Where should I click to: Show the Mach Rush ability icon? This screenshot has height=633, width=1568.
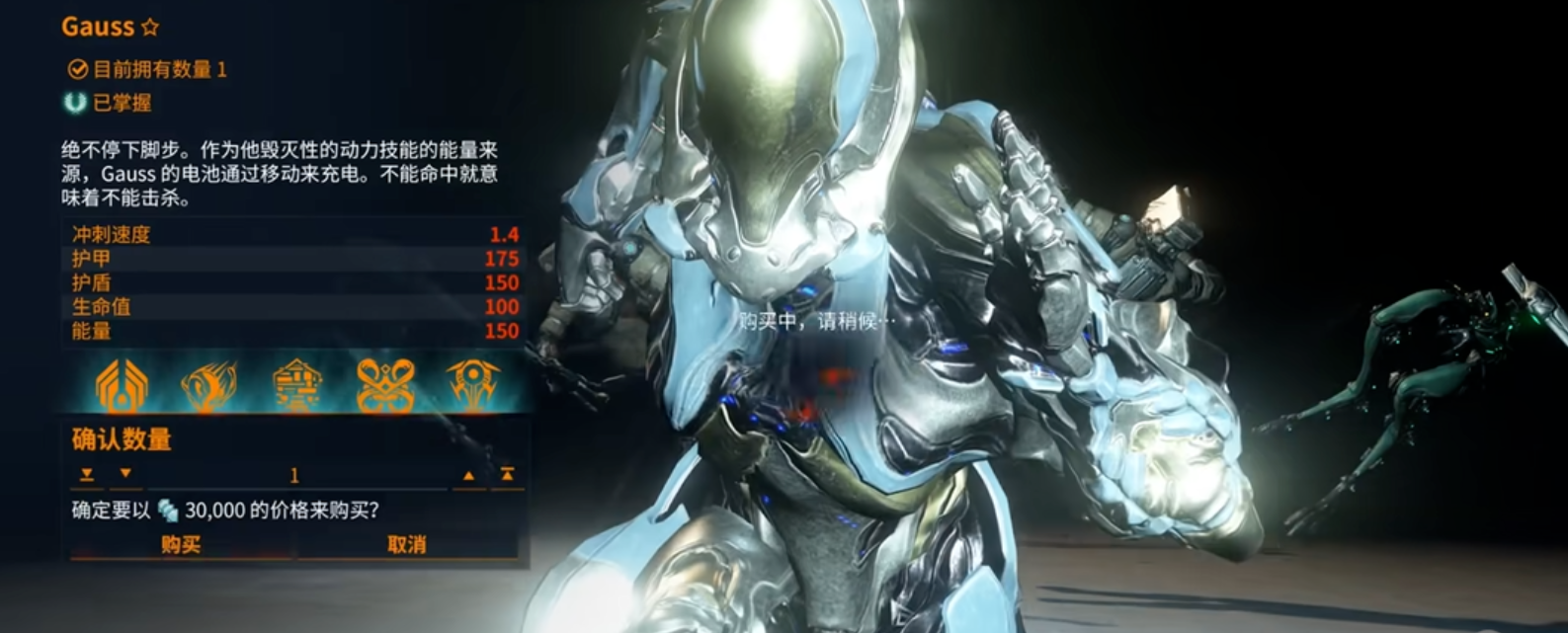point(208,385)
